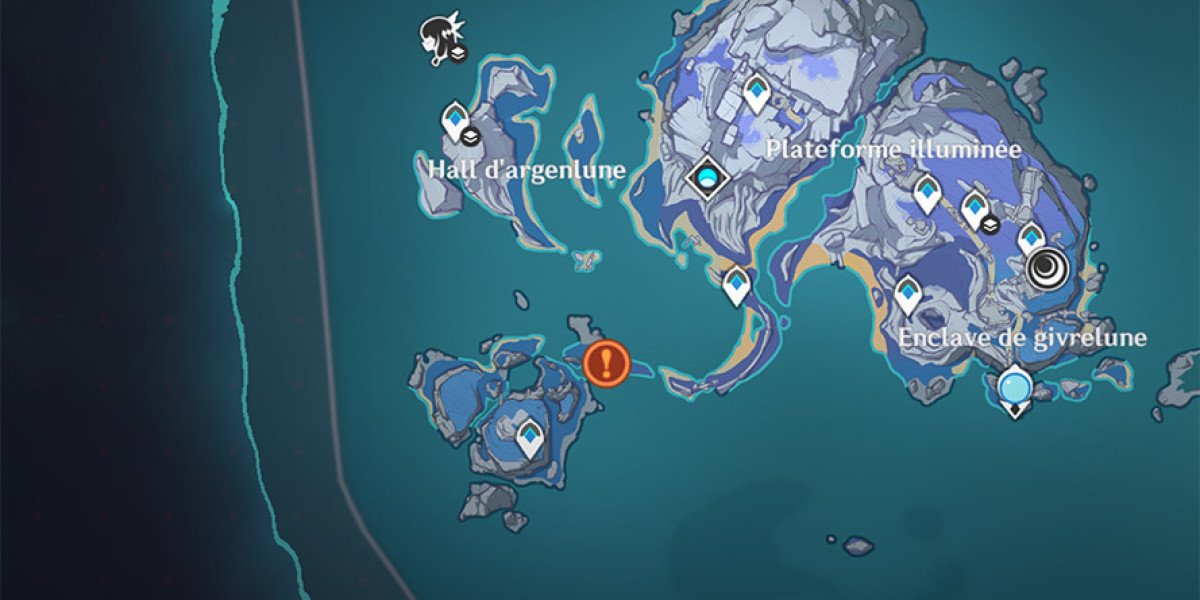Select the waypoint directly above Plateforme illuminée label
Screen dimensions: 1200x600
click(756, 95)
